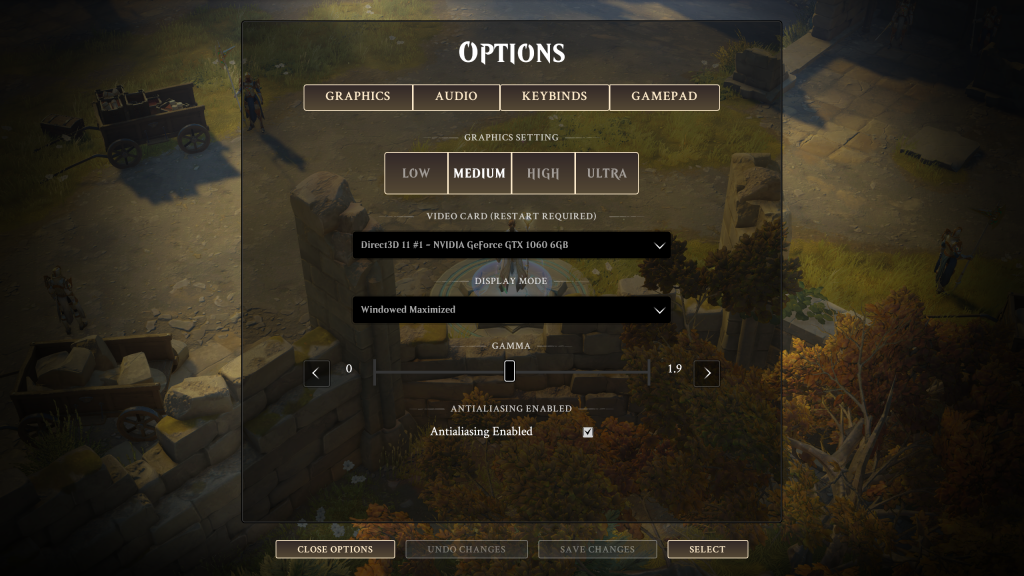Select the High graphics preset
1024x576 pixels.
pyautogui.click(x=543, y=173)
